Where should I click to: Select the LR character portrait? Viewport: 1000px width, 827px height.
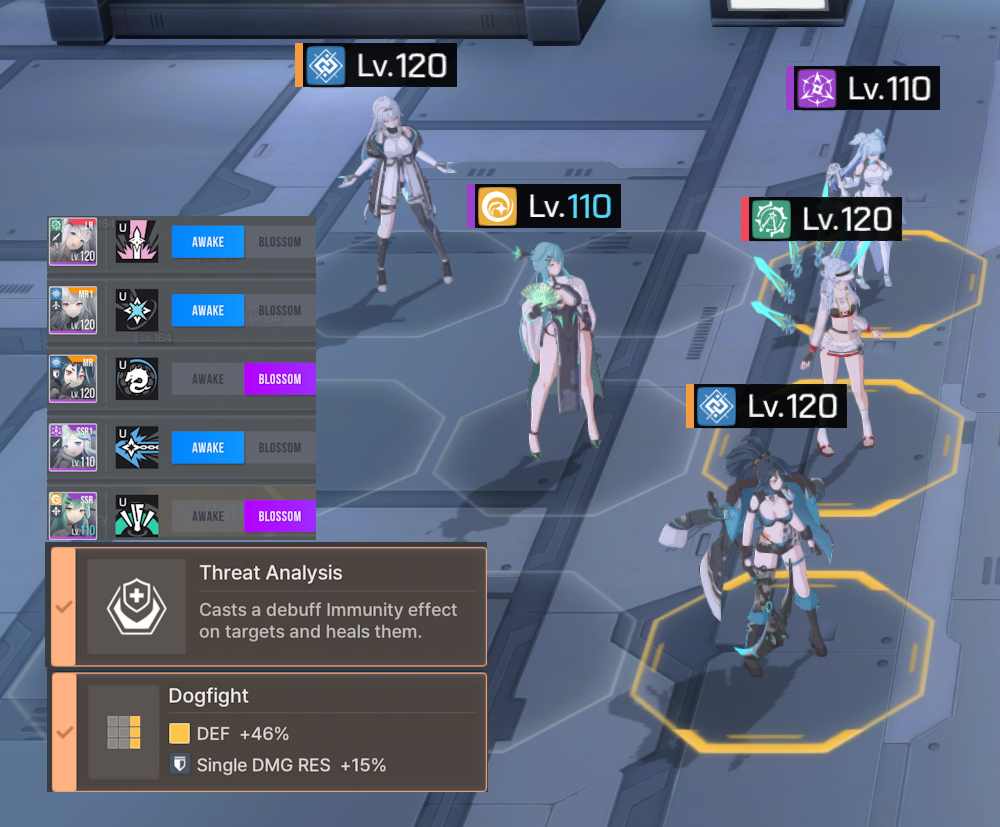coord(73,242)
